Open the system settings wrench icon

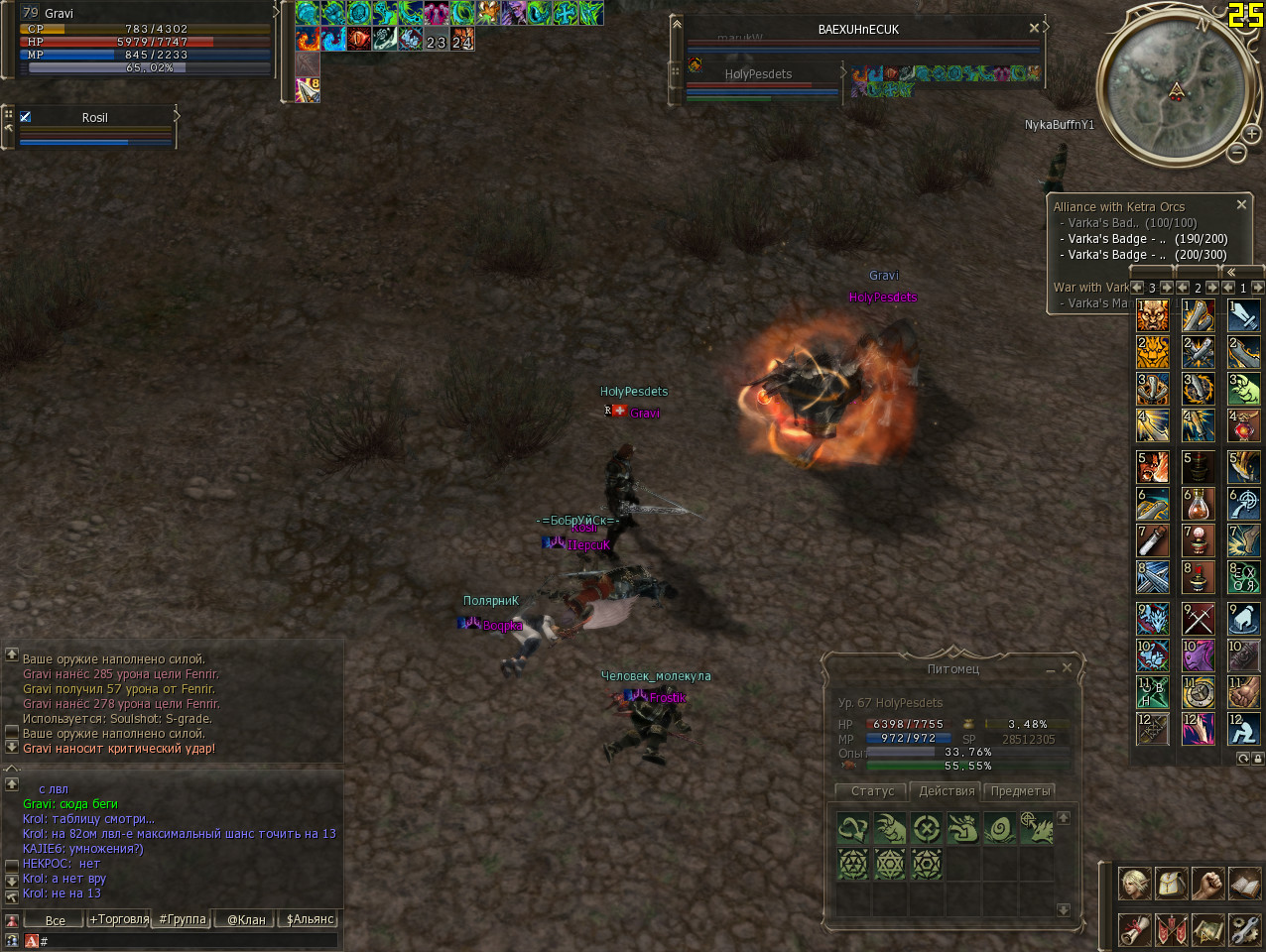[x=1244, y=929]
